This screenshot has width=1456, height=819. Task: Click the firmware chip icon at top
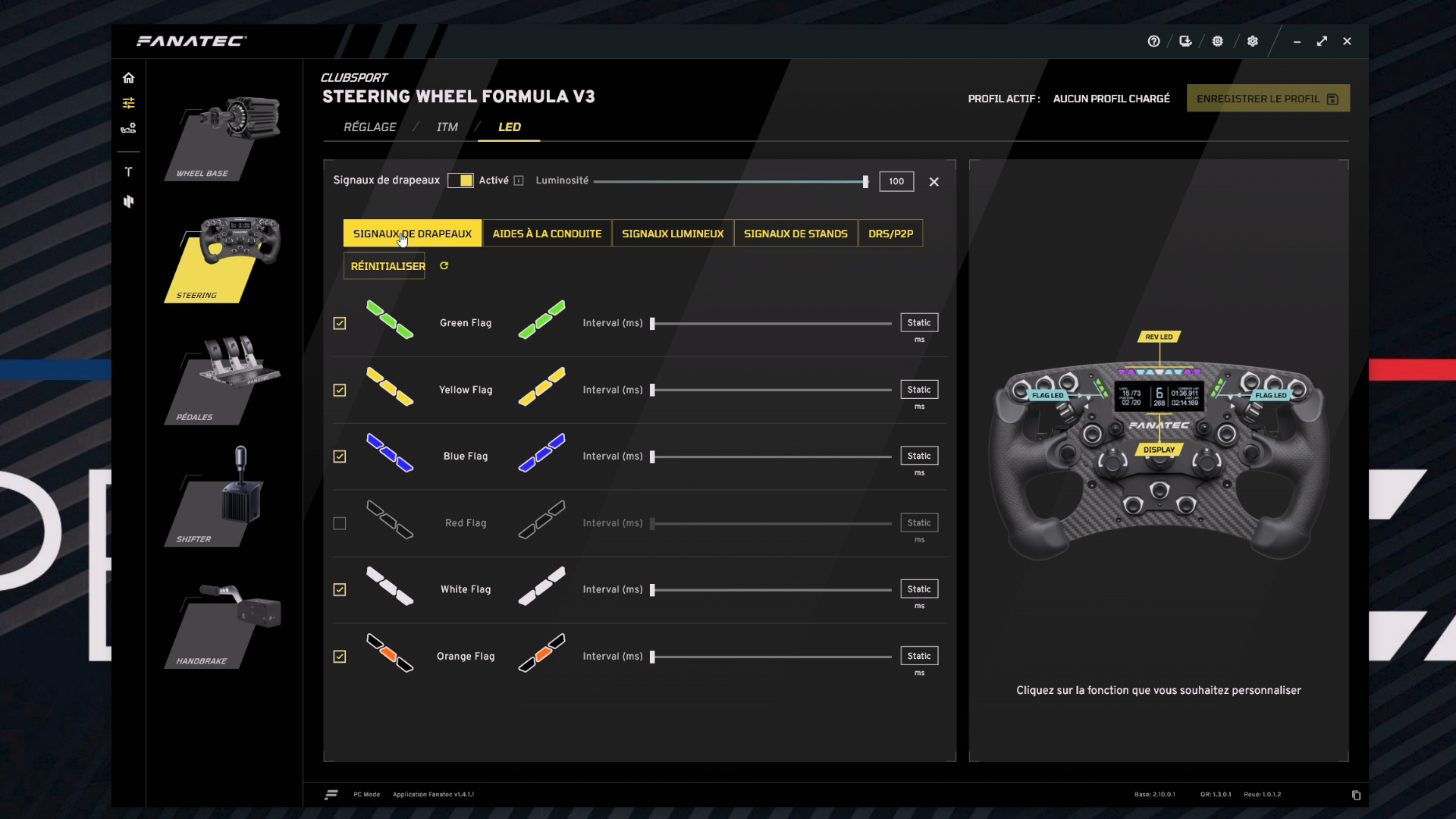(x=1217, y=42)
